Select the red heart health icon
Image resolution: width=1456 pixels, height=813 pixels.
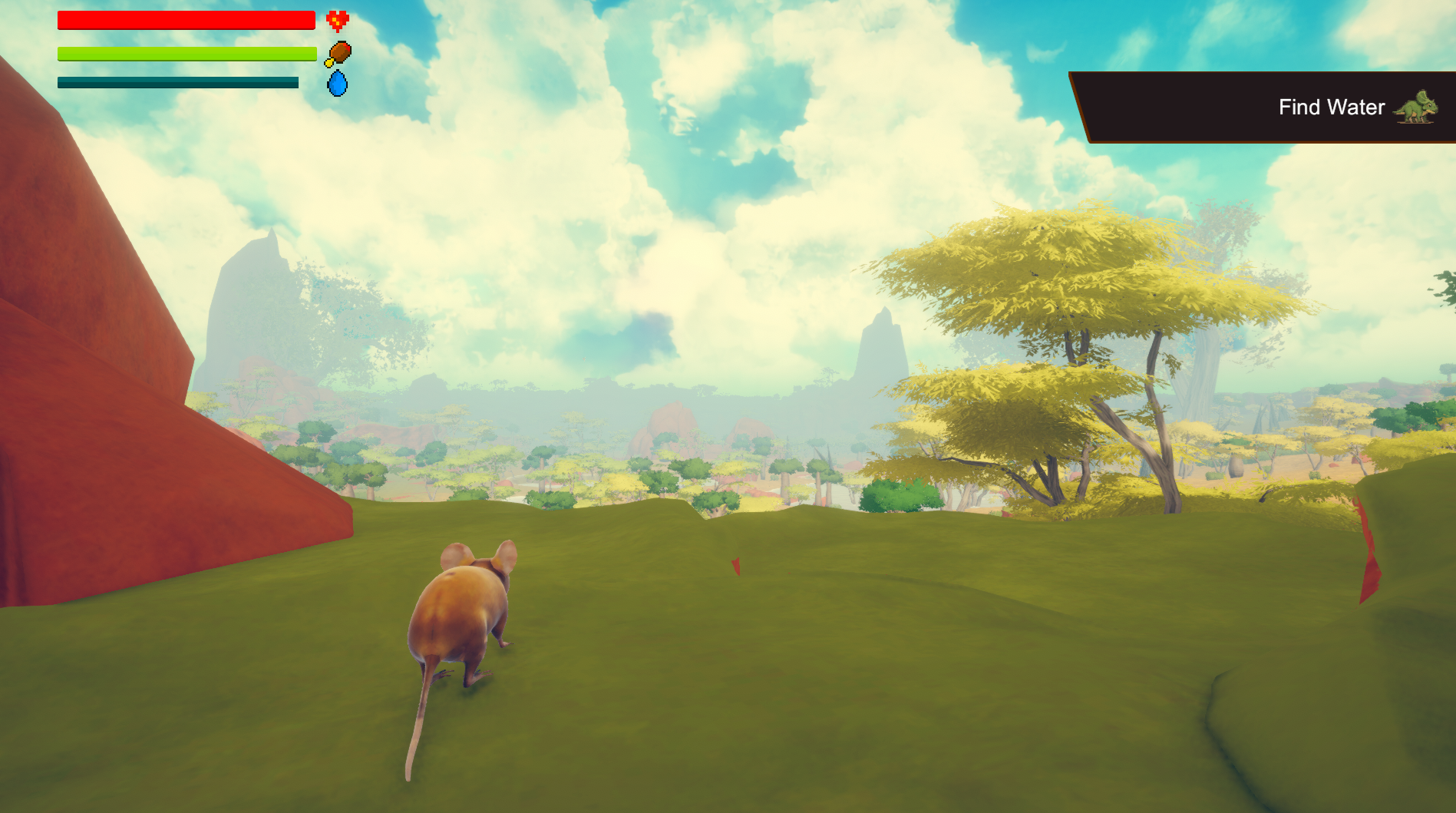337,21
